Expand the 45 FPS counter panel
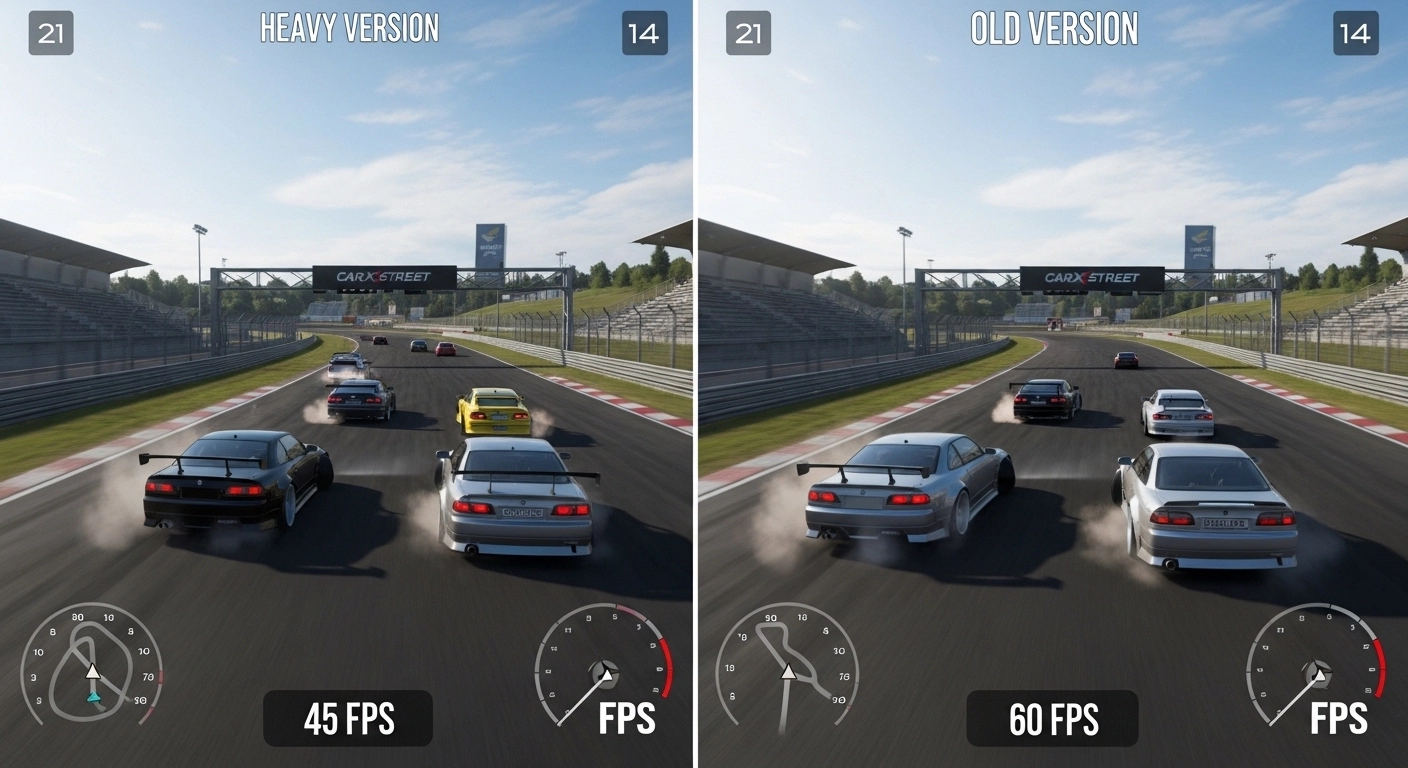 [x=348, y=719]
